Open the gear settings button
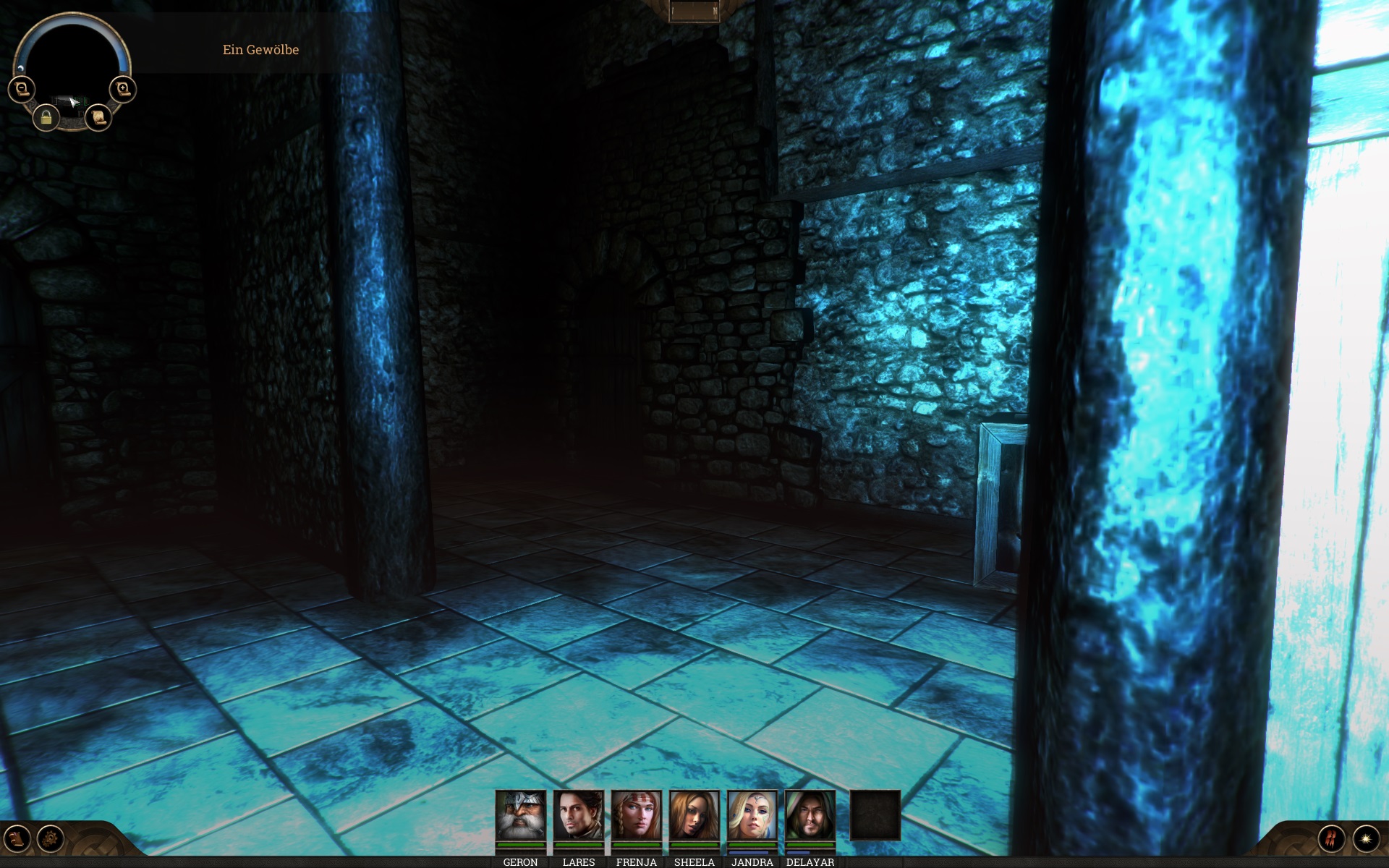1389x868 pixels. click(x=51, y=839)
